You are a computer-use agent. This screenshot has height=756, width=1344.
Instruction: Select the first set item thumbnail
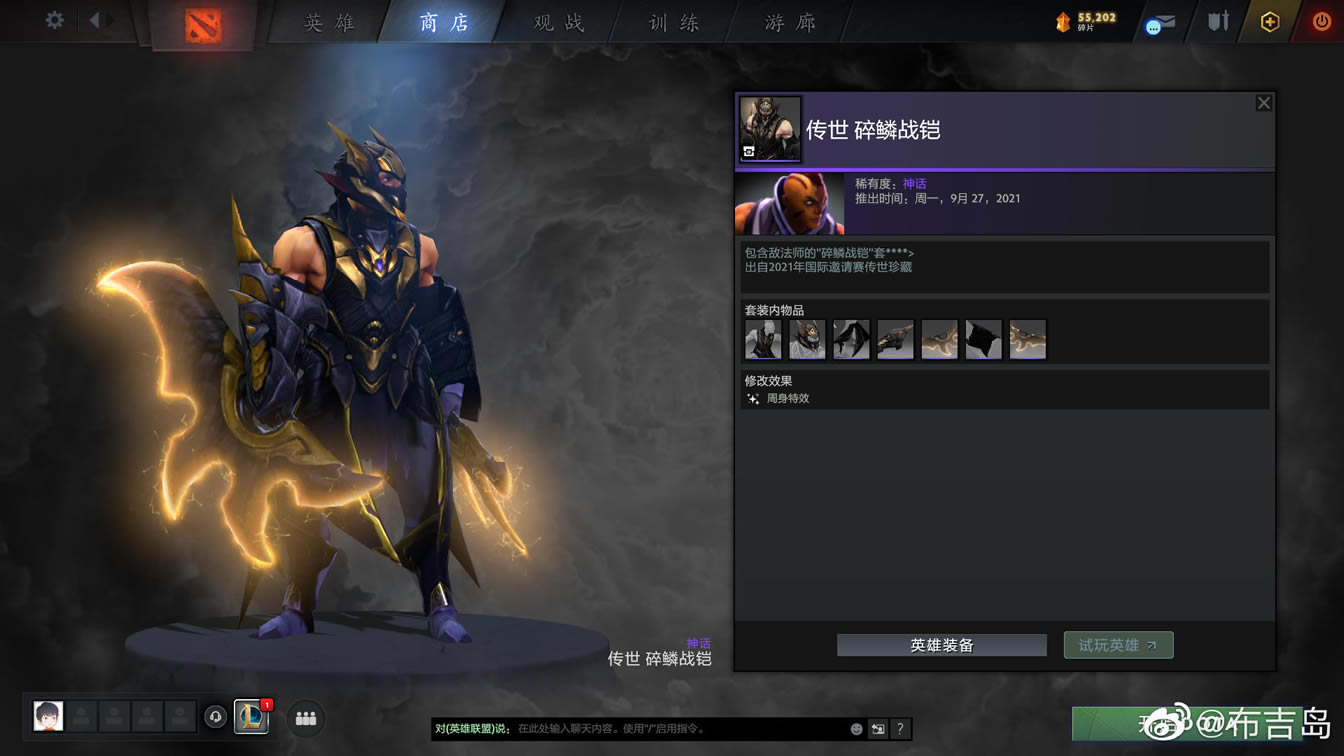tap(763, 339)
